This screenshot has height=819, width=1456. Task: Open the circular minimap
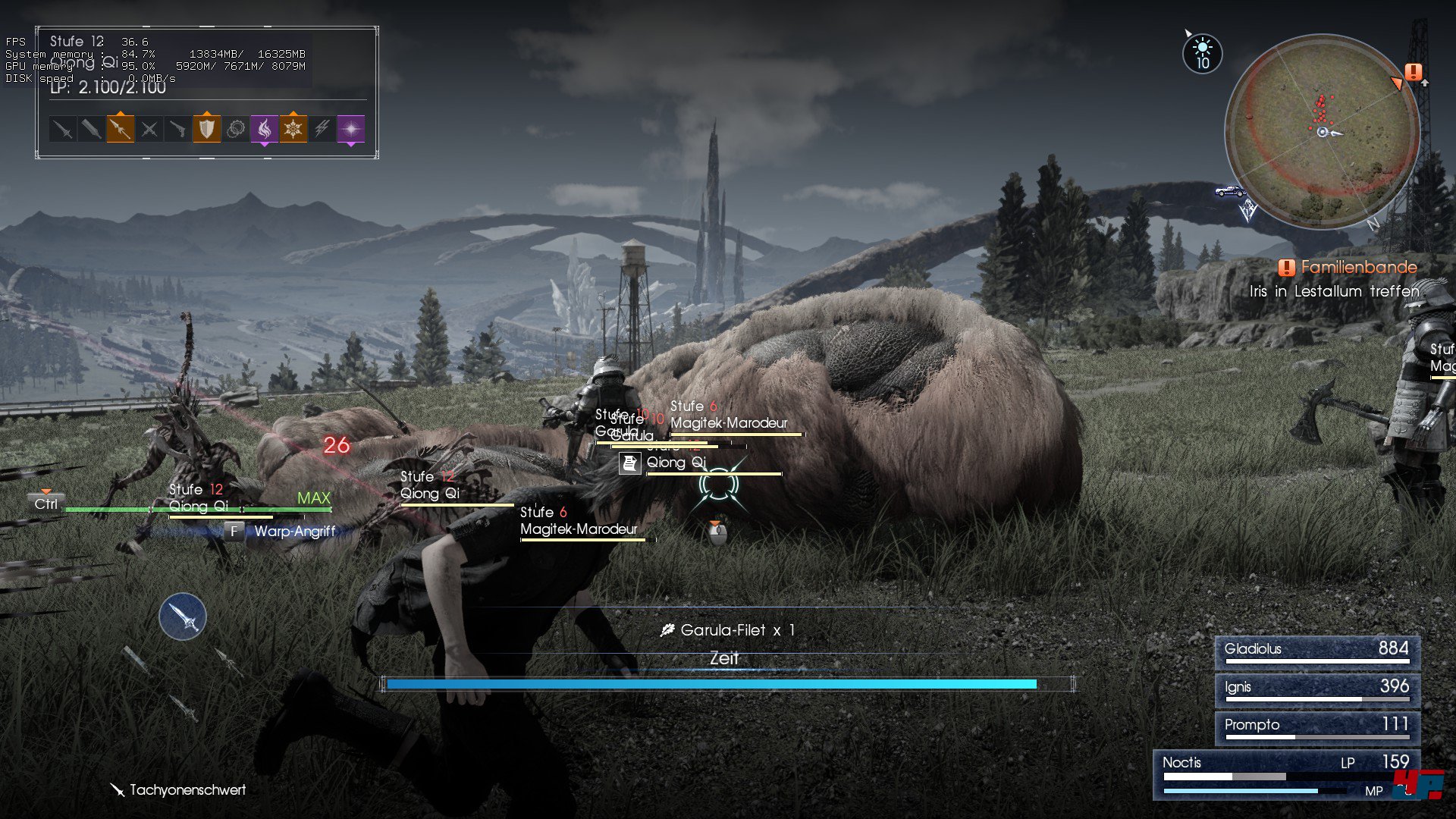(x=1322, y=131)
